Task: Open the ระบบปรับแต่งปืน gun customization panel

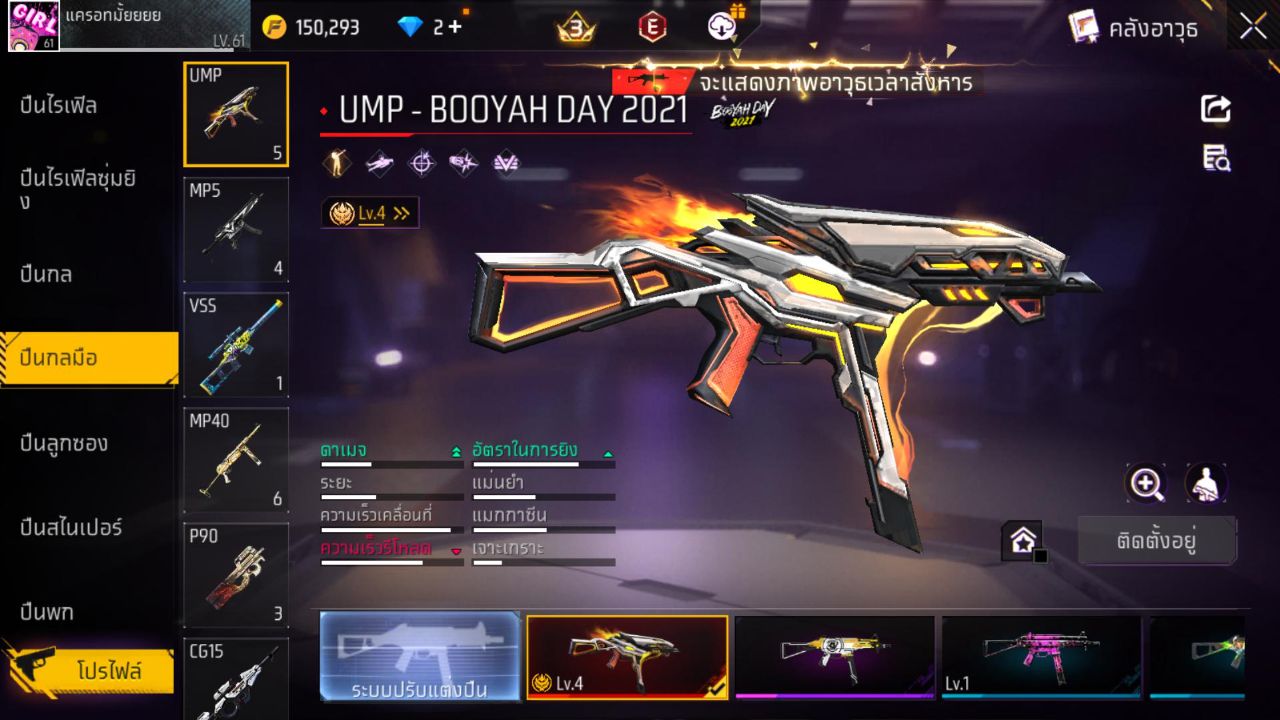Action: pyautogui.click(x=419, y=658)
